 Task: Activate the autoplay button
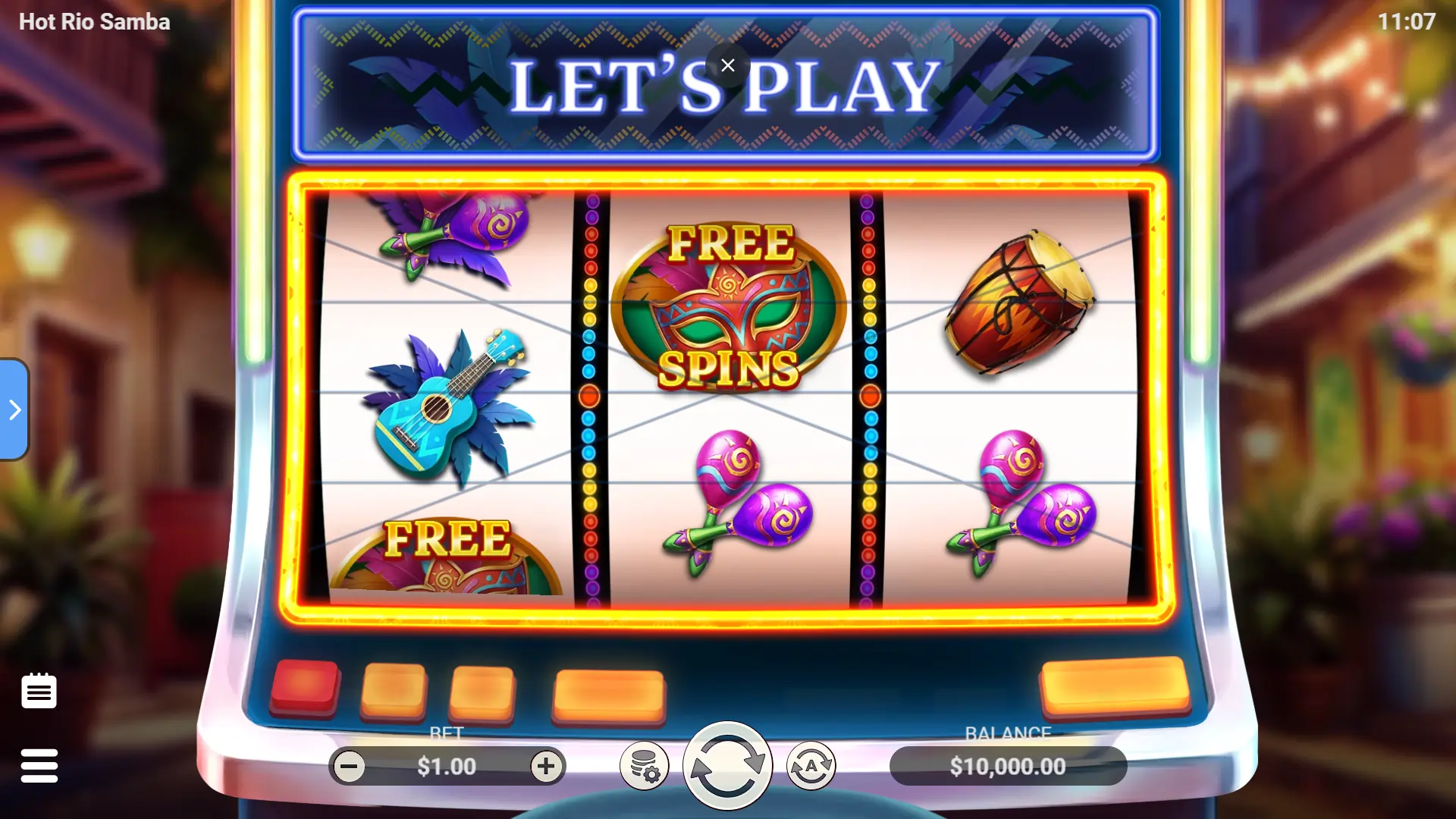811,767
